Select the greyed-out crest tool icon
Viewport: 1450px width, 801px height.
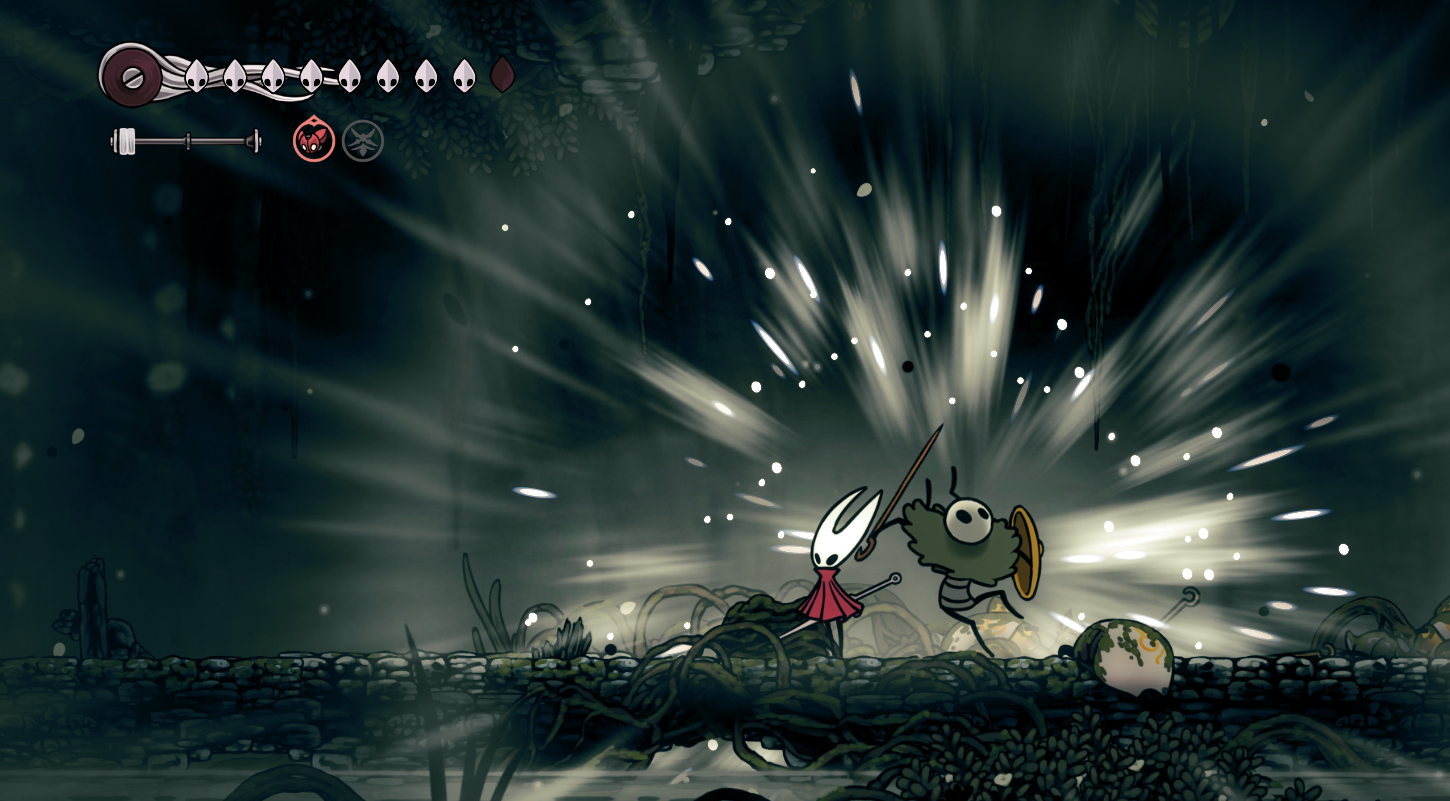tap(363, 141)
